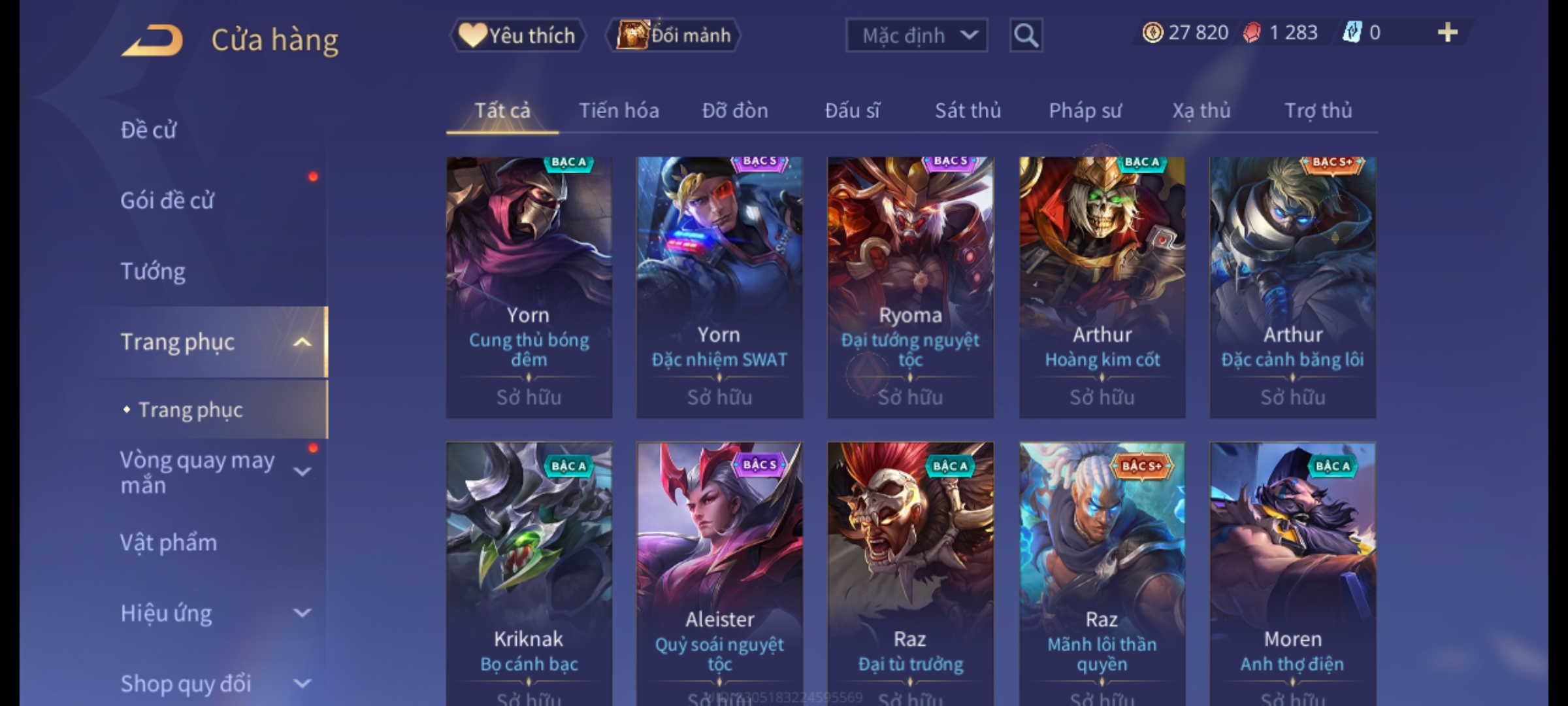Choose Tướng in the side menu

pos(153,271)
